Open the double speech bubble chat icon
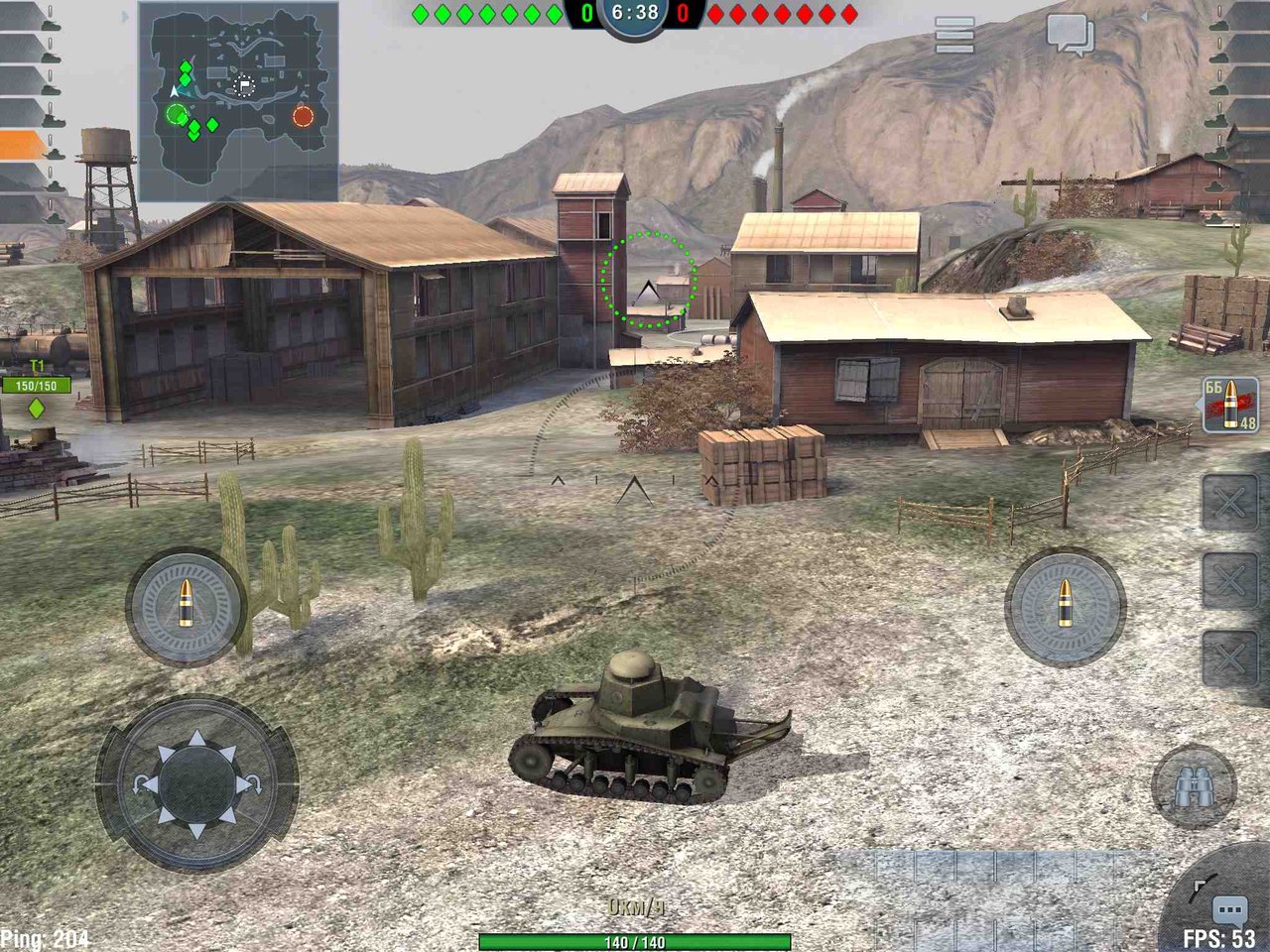The image size is (1270, 952). click(x=1070, y=36)
